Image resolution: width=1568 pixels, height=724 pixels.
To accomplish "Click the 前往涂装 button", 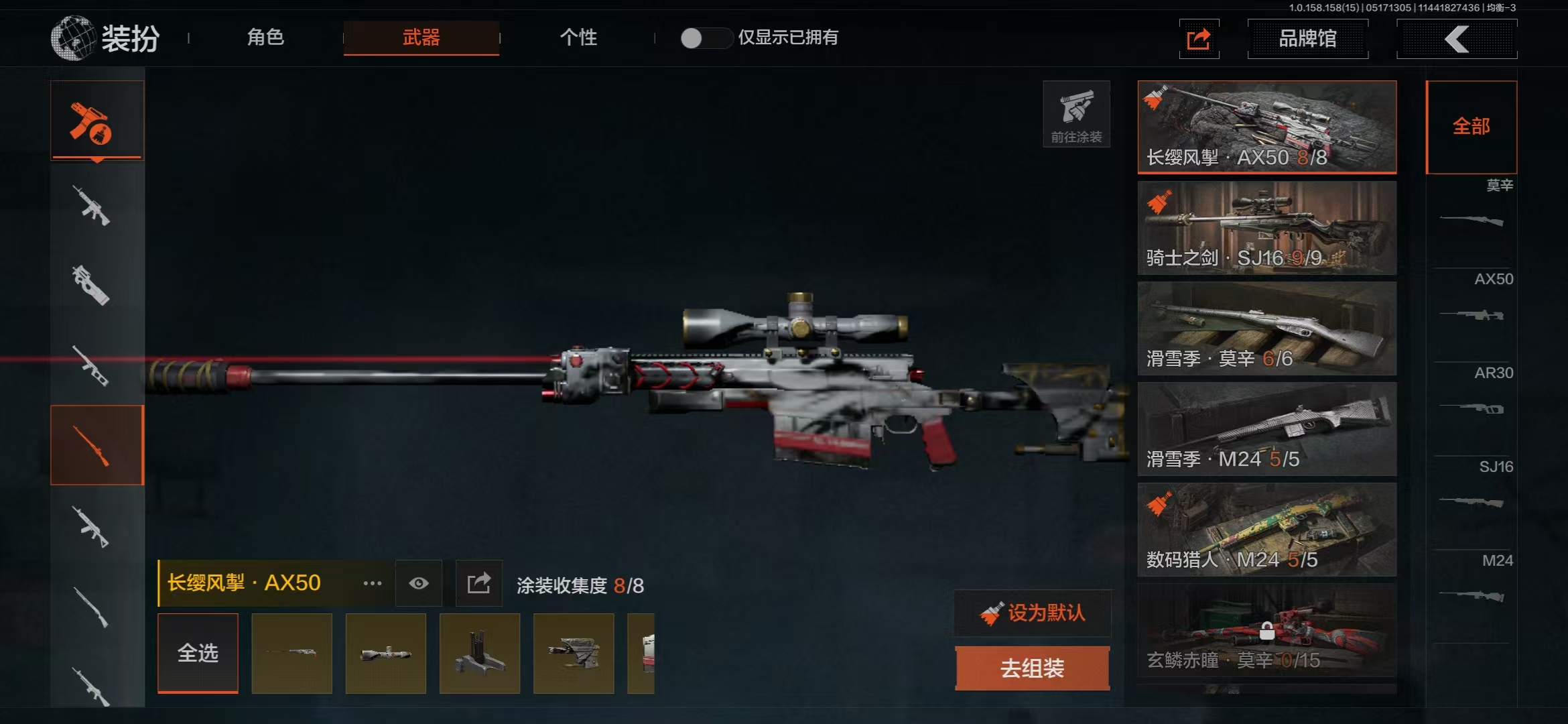I will point(1076,114).
